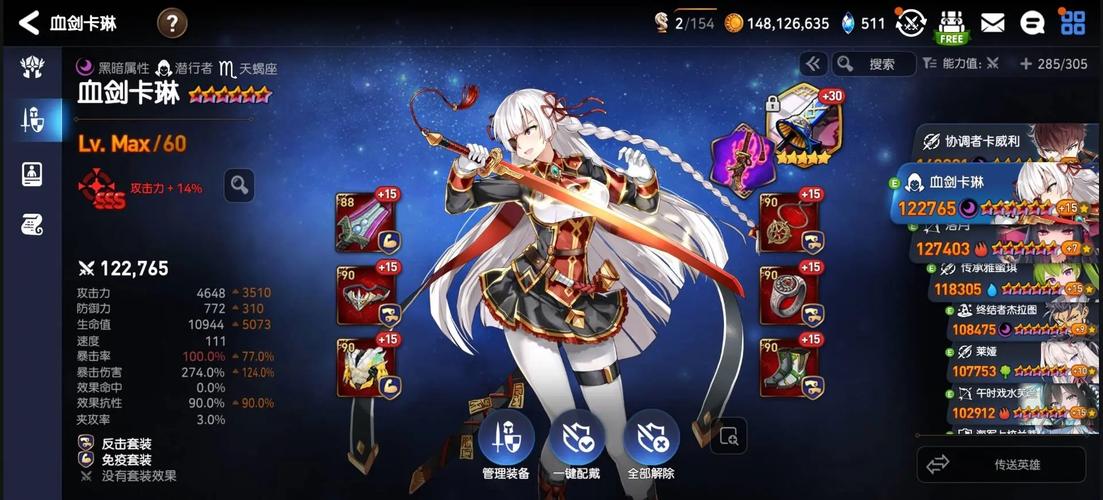Click the 搜索 hero search field
Image resolution: width=1103 pixels, height=500 pixels.
tap(875, 64)
